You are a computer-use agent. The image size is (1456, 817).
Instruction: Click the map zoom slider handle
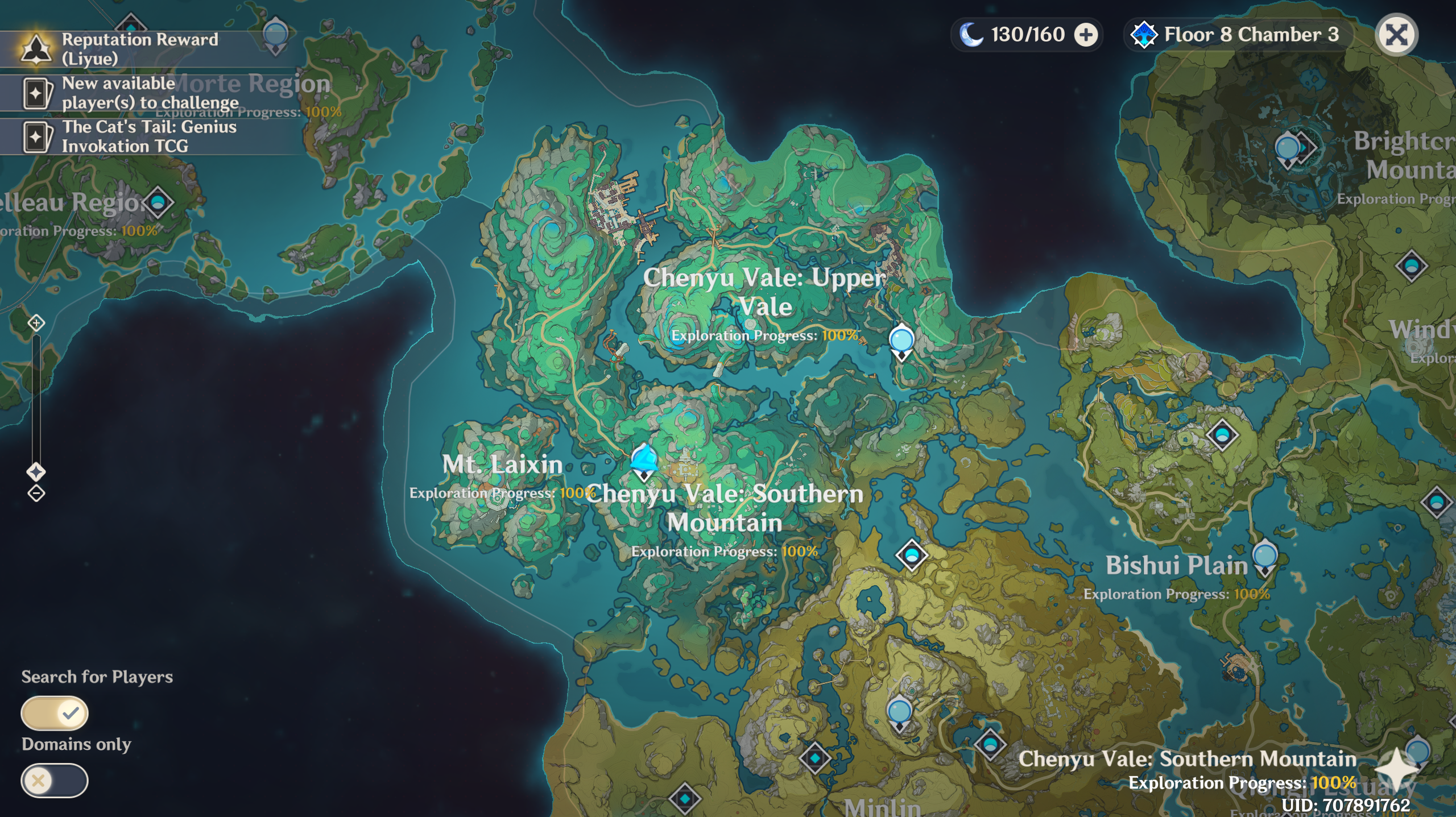pyautogui.click(x=36, y=472)
